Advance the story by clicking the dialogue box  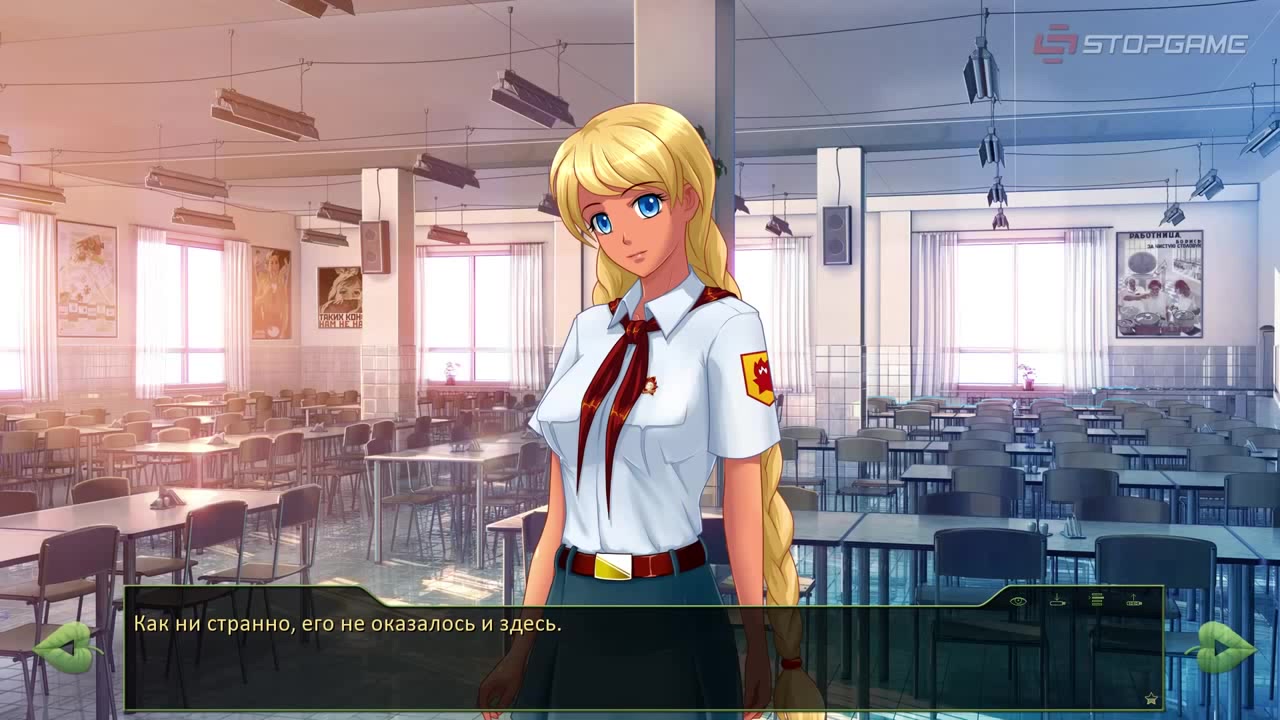click(x=640, y=660)
